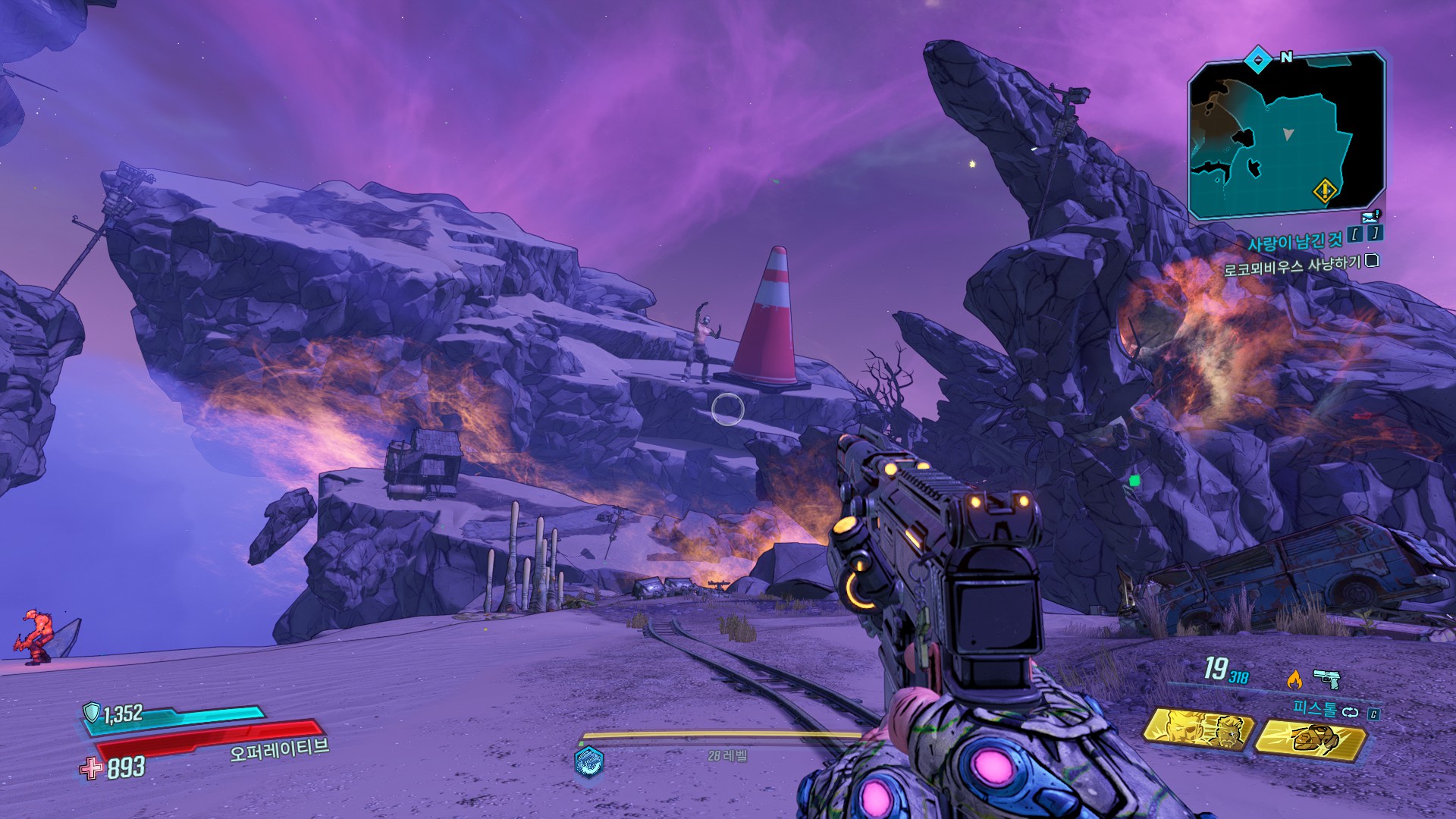This screenshot has width=1456, height=819.
Task: Select the yellow quest marker on minimap
Action: coord(1325,190)
